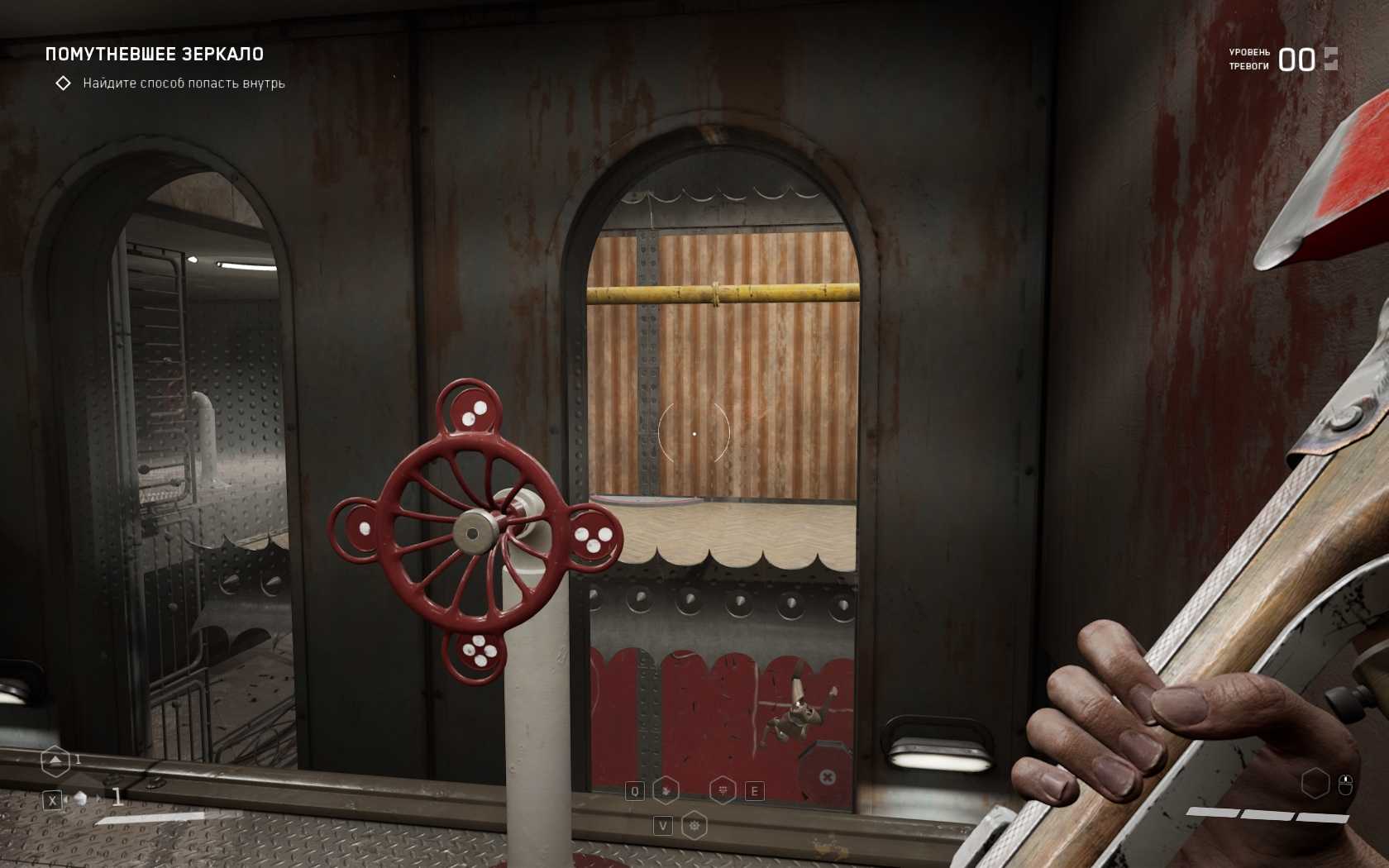The height and width of the screenshot is (868, 1389).
Task: Select the white capsule consumable icon
Action: [x=81, y=799]
